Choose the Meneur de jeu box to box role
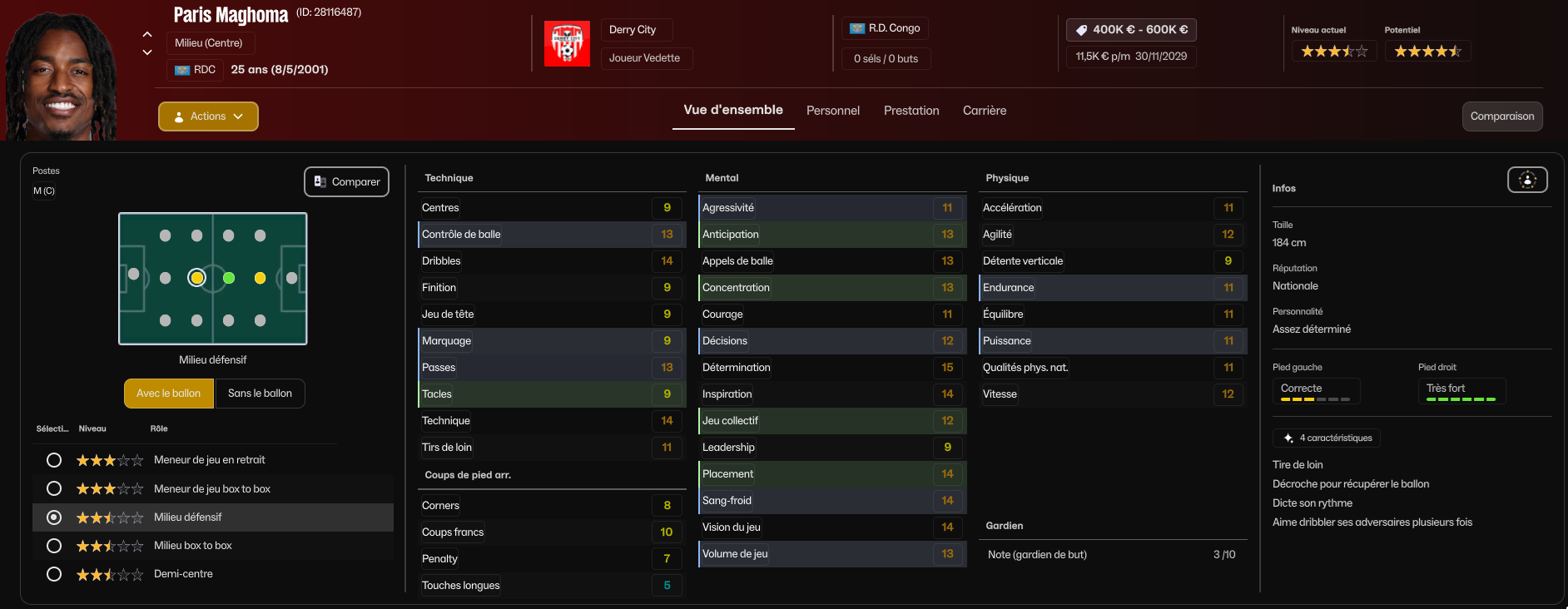 point(54,488)
